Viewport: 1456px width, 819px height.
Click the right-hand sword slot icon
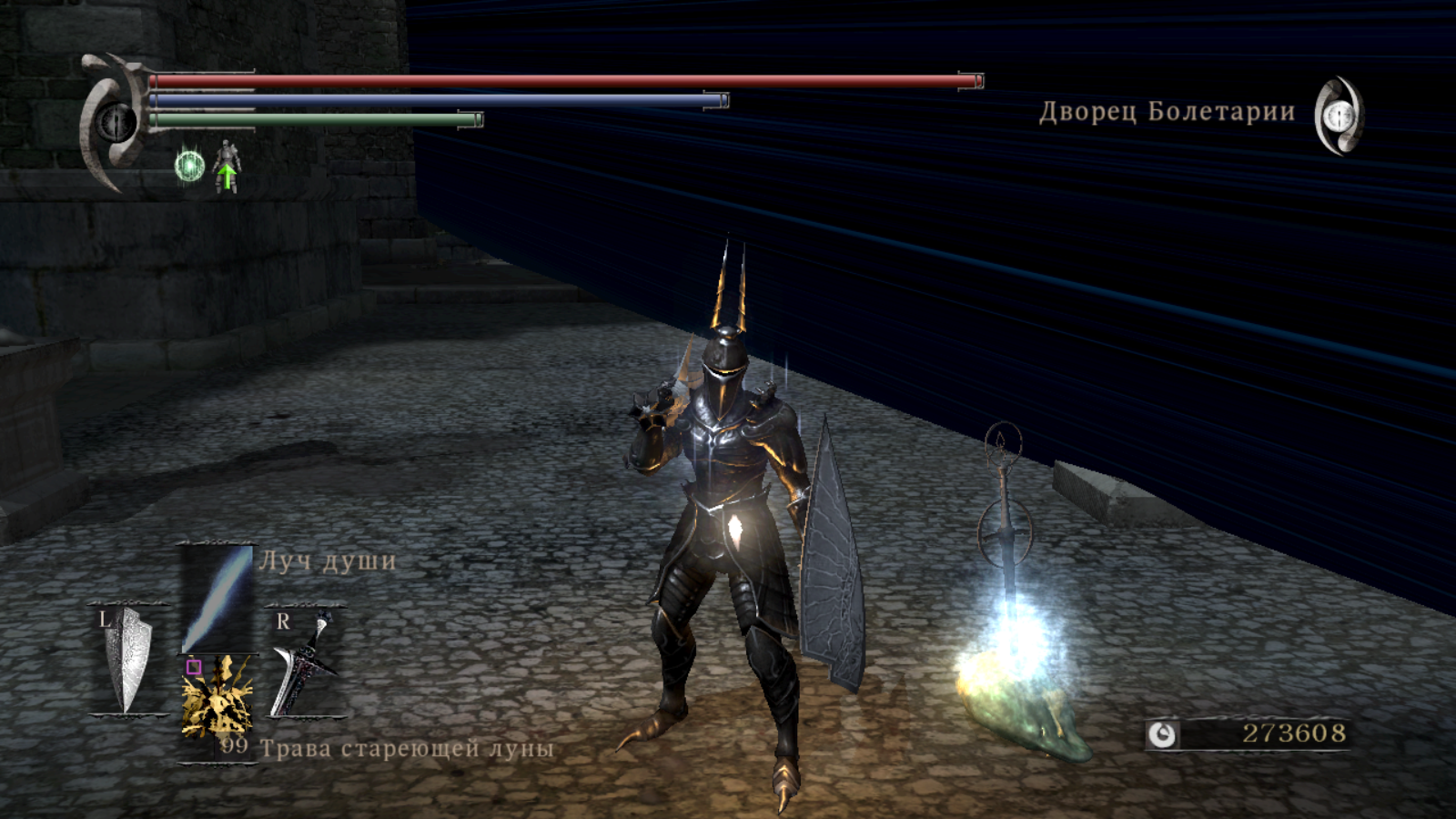click(x=305, y=660)
